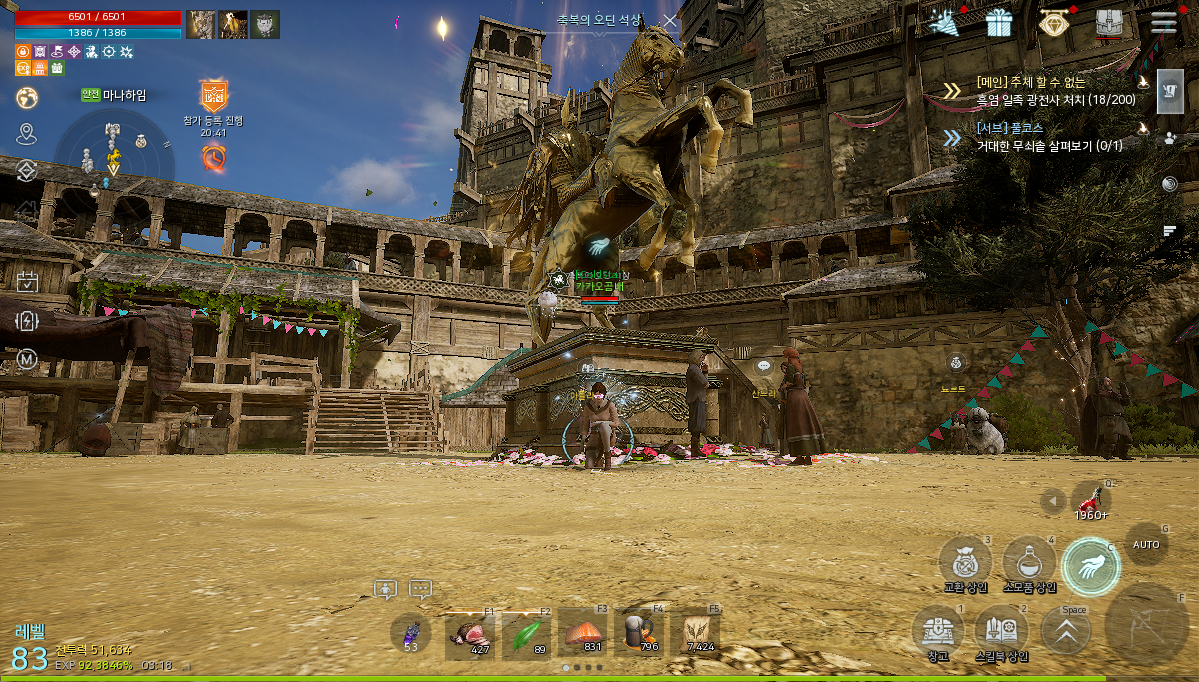Screen dimensions: 1199x682
Task: Open the gift box rewards
Action: (x=998, y=23)
